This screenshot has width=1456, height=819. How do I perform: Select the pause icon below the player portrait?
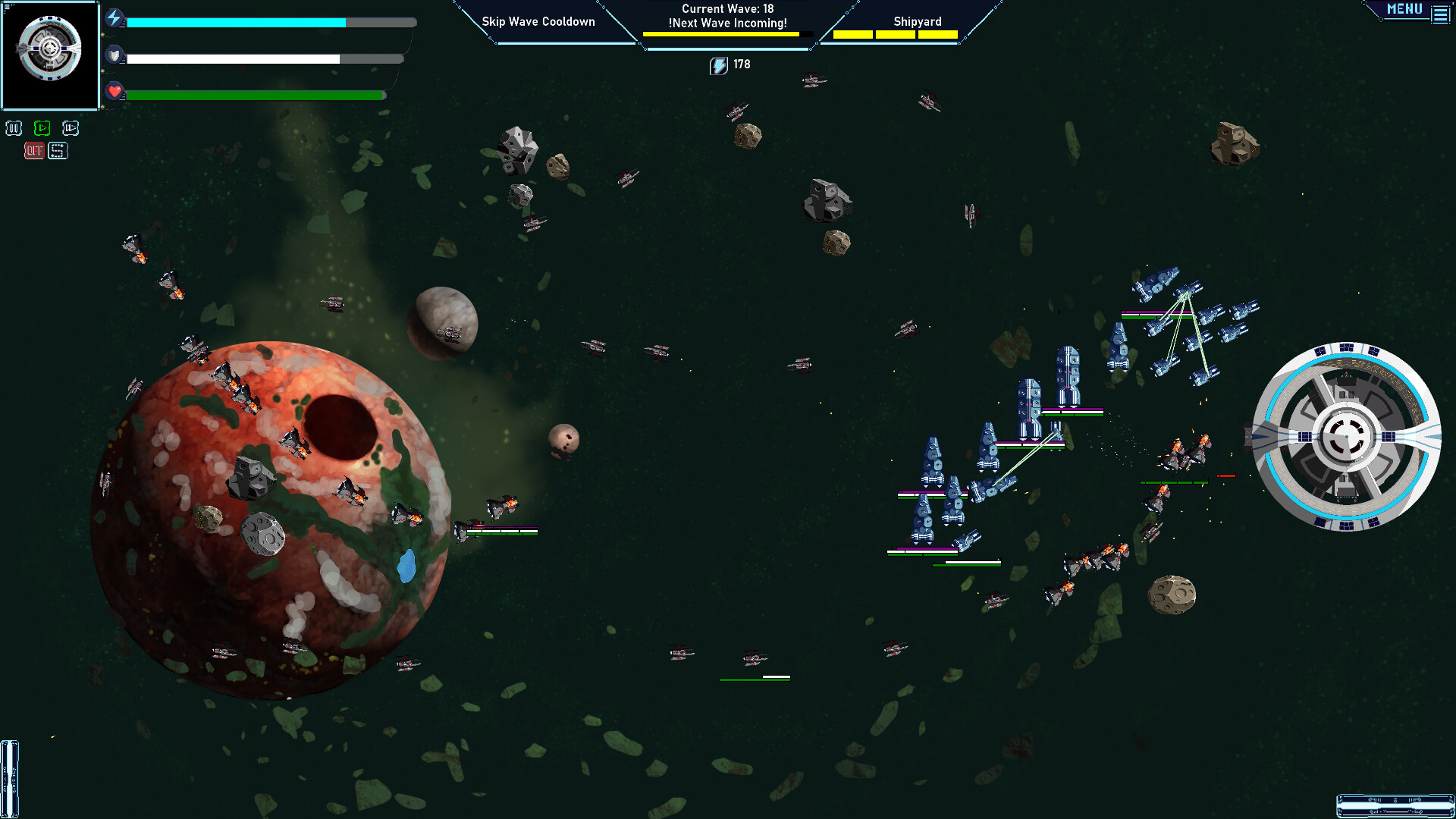(12, 128)
